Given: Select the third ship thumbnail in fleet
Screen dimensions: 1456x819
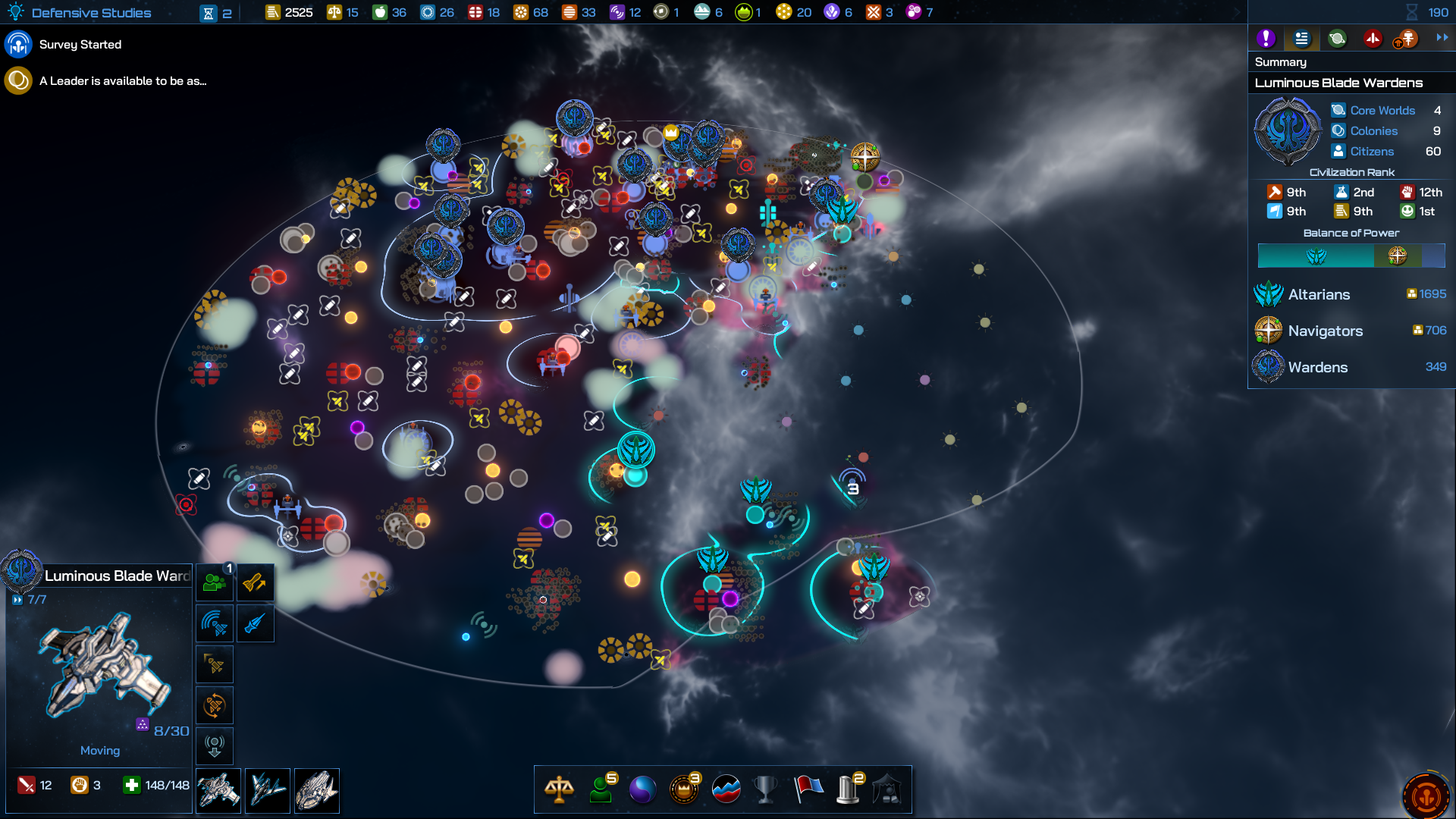Looking at the screenshot, I should click(x=316, y=790).
